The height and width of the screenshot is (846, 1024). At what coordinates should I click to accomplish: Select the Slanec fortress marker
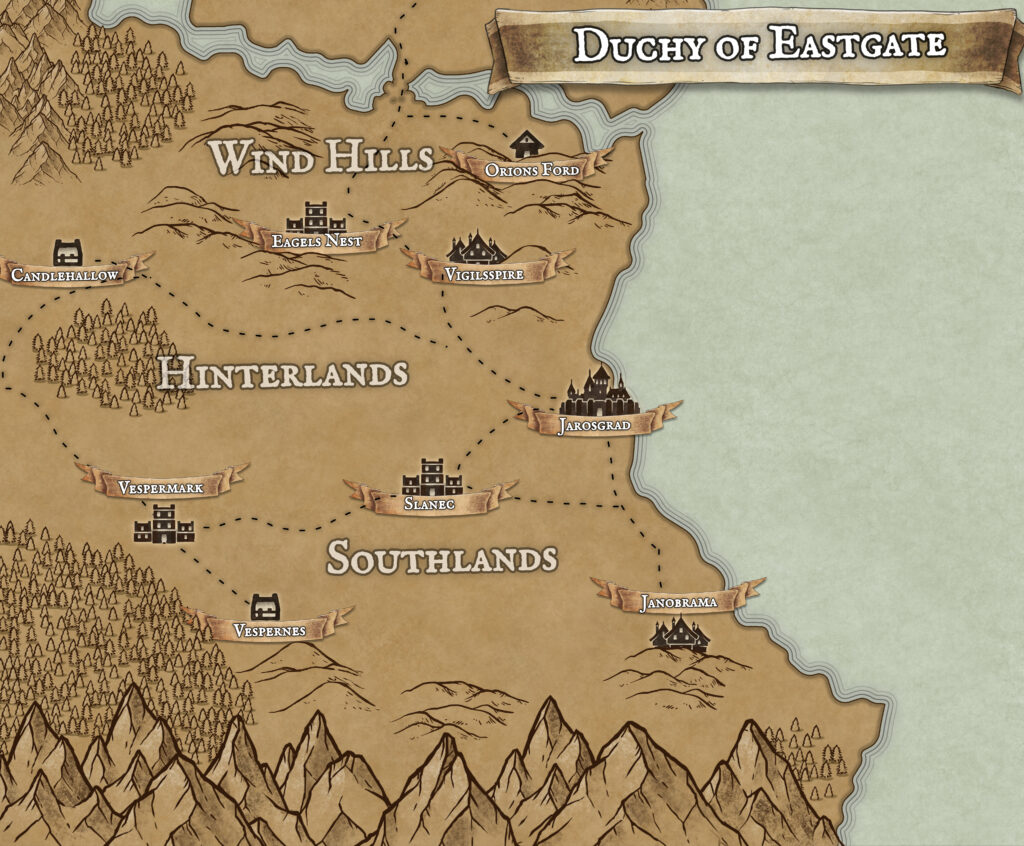[432, 477]
